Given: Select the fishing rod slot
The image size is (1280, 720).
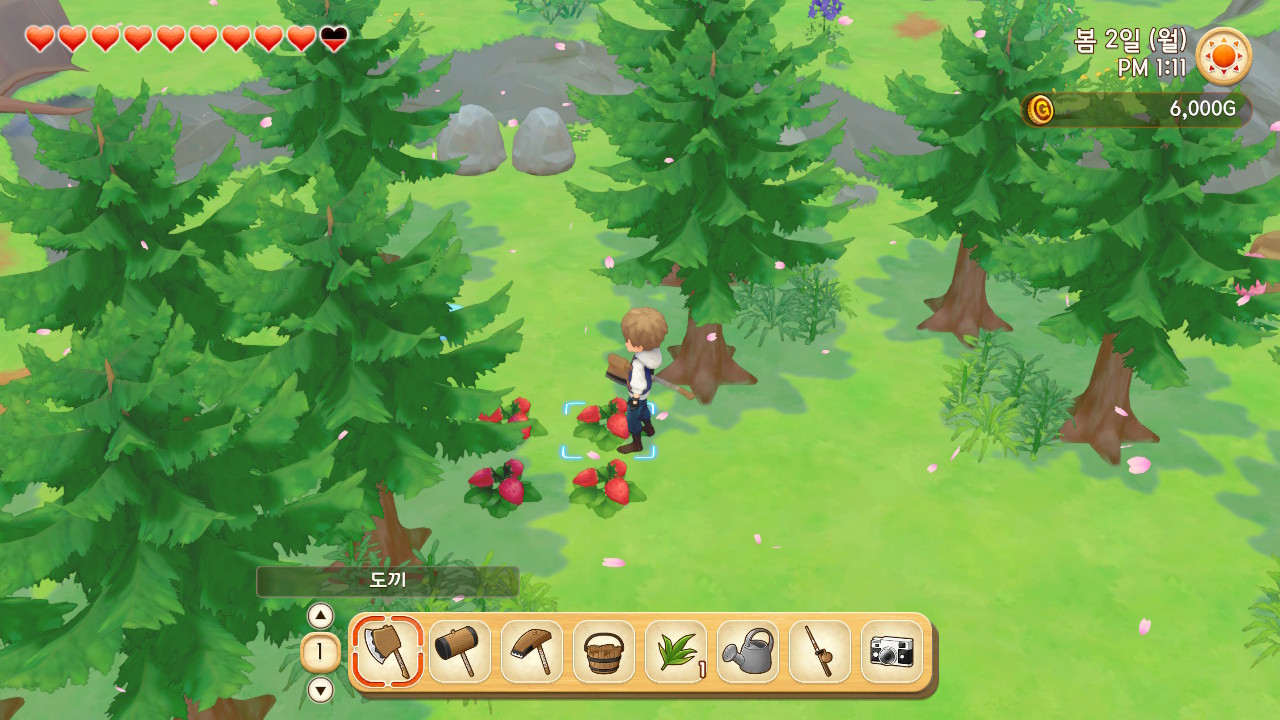Looking at the screenshot, I should point(820,651).
